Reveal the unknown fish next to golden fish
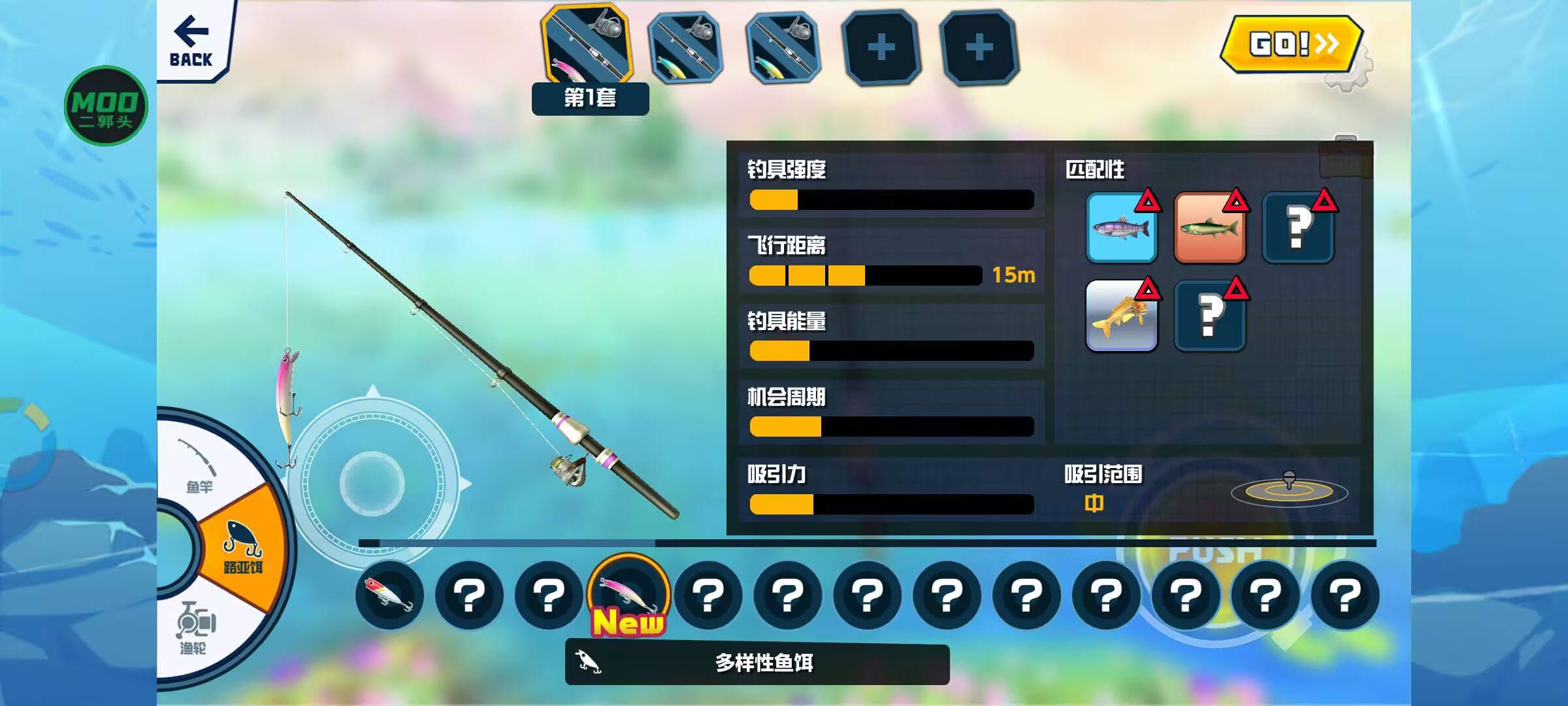The image size is (1568, 706). [x=1210, y=316]
